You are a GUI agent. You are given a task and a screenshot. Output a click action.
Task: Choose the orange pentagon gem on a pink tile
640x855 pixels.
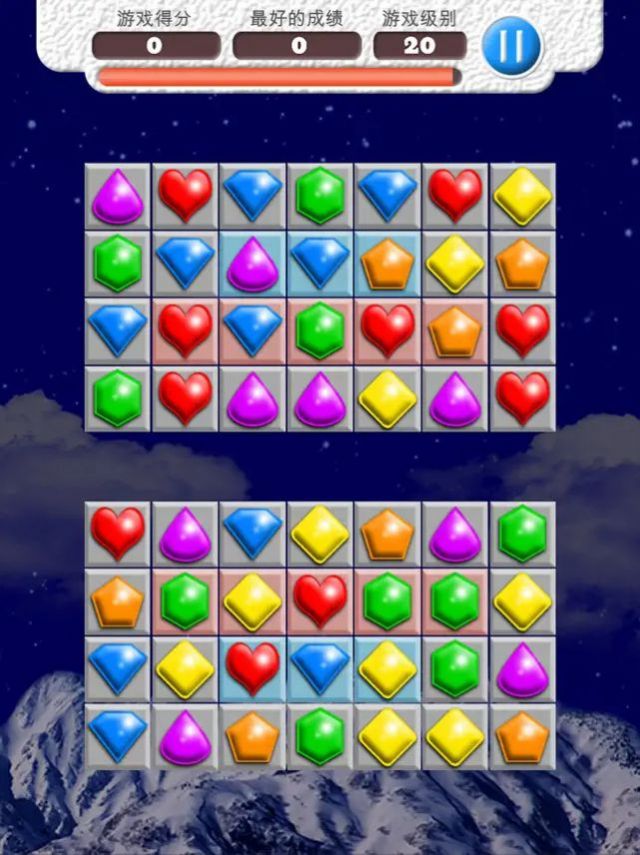[455, 331]
